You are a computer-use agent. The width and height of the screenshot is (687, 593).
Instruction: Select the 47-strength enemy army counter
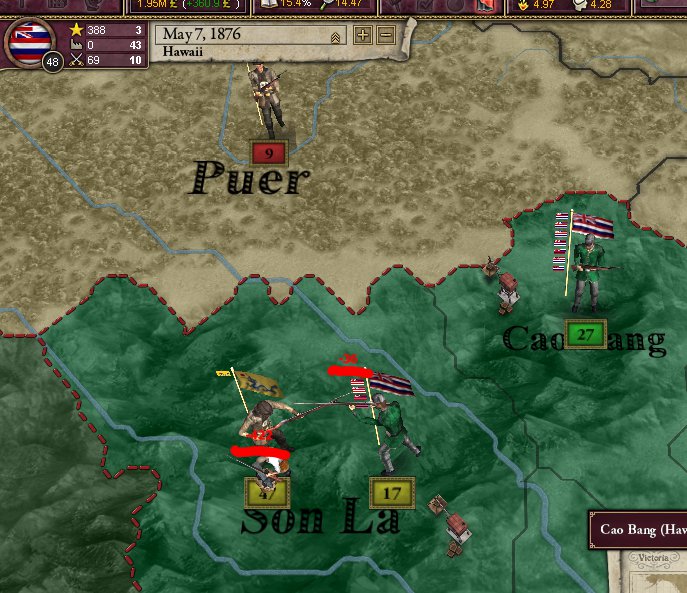(x=266, y=491)
